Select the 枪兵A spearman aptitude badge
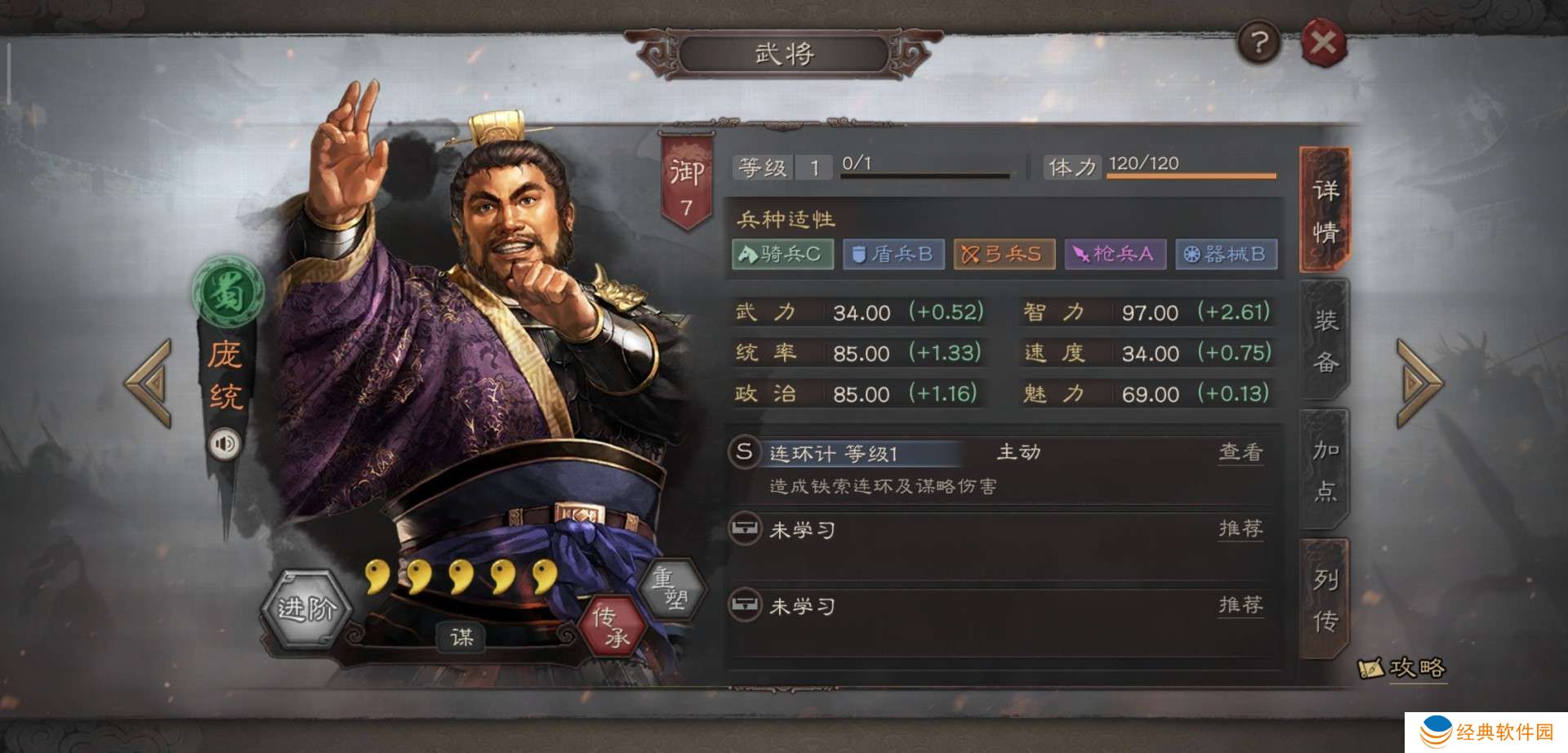The image size is (1568, 753). [x=1115, y=254]
